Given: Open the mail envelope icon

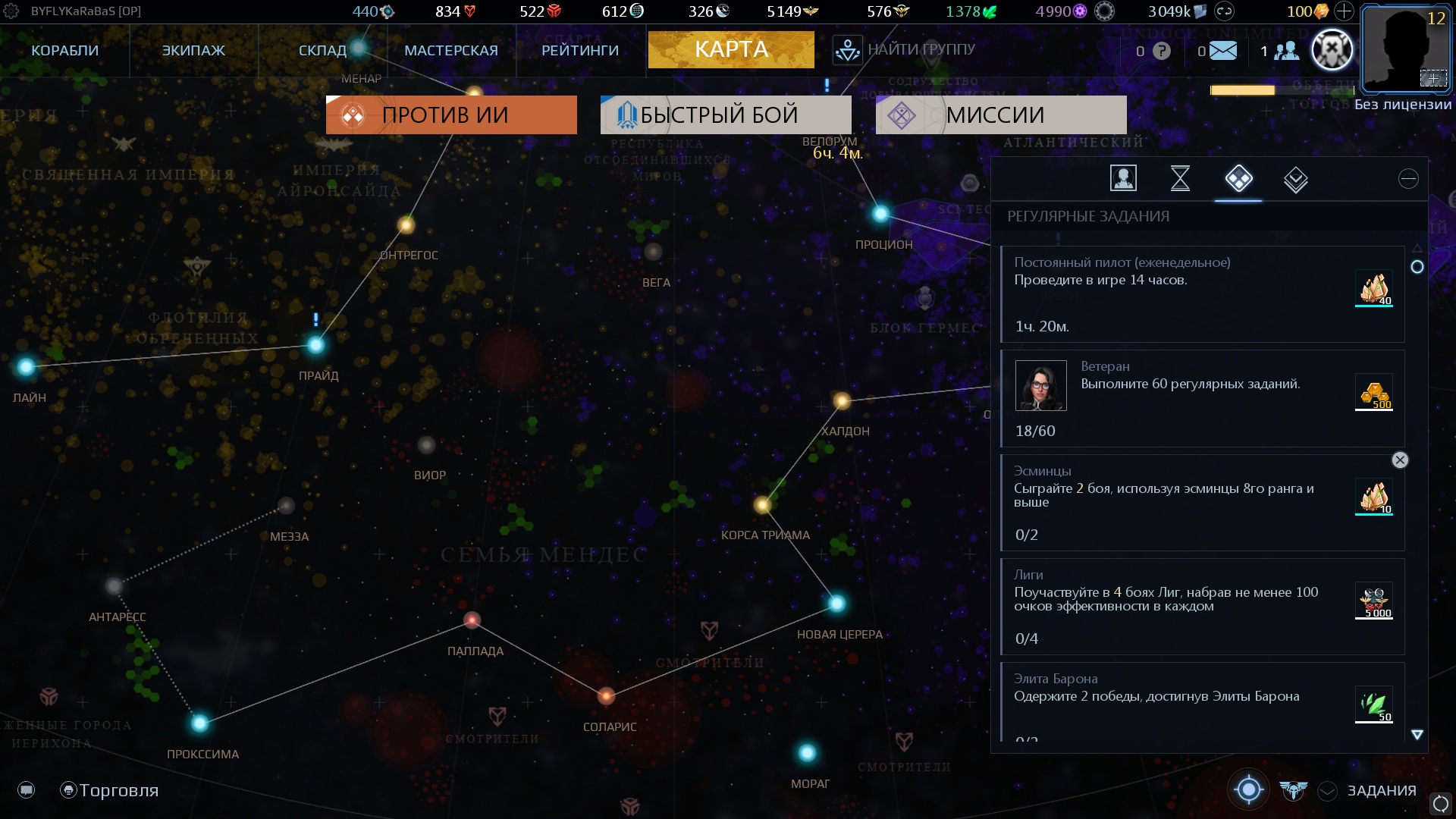Looking at the screenshot, I should coord(1222,51).
